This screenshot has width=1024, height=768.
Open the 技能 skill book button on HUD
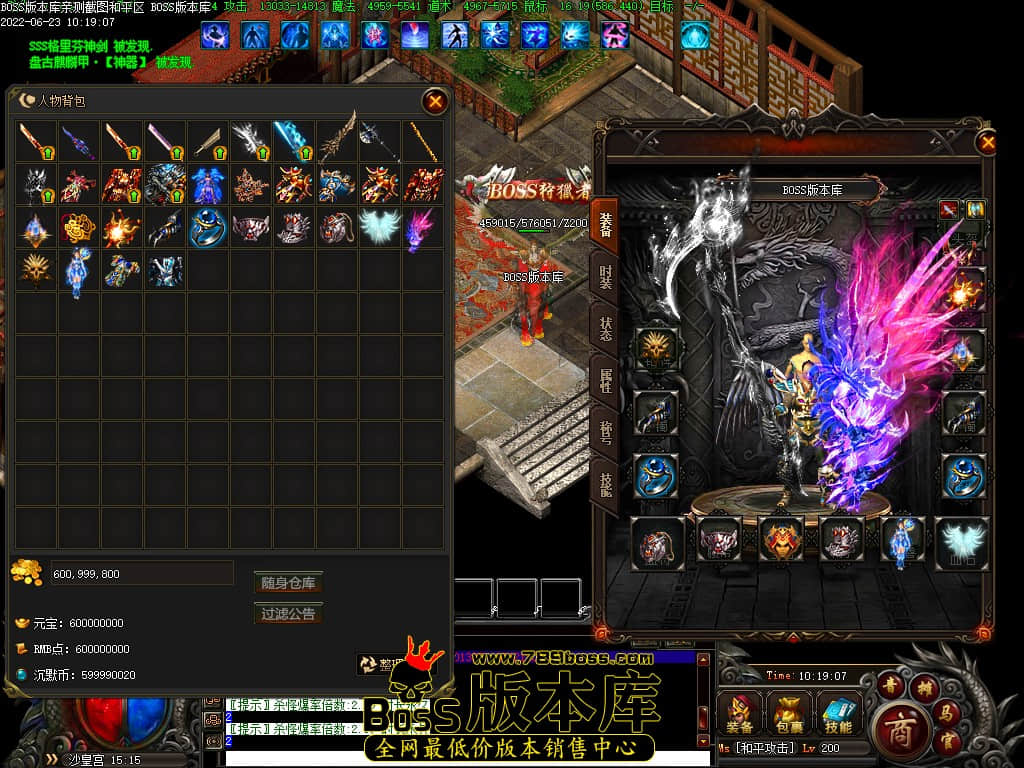(838, 712)
